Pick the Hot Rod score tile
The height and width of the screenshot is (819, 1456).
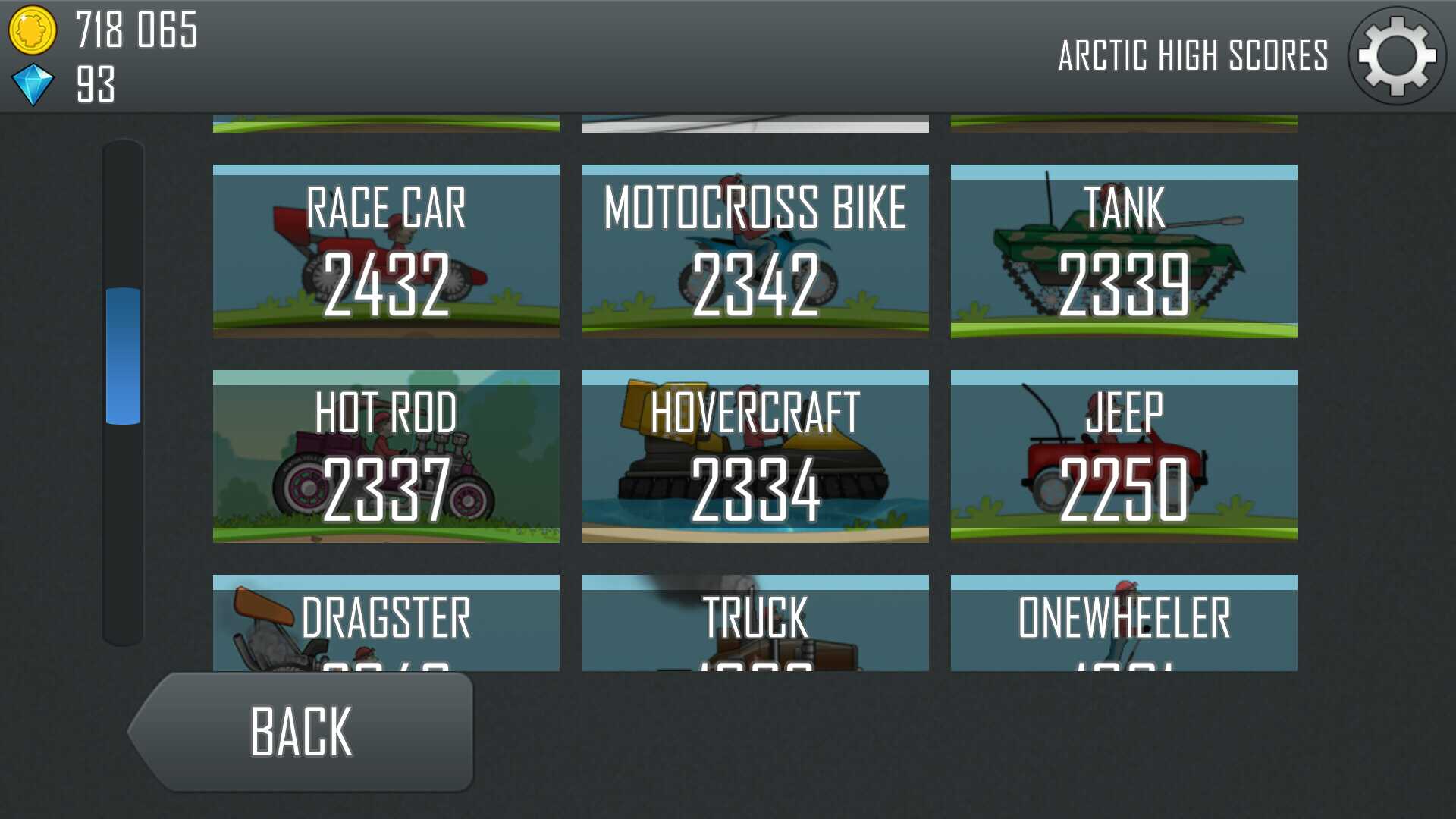coord(386,457)
